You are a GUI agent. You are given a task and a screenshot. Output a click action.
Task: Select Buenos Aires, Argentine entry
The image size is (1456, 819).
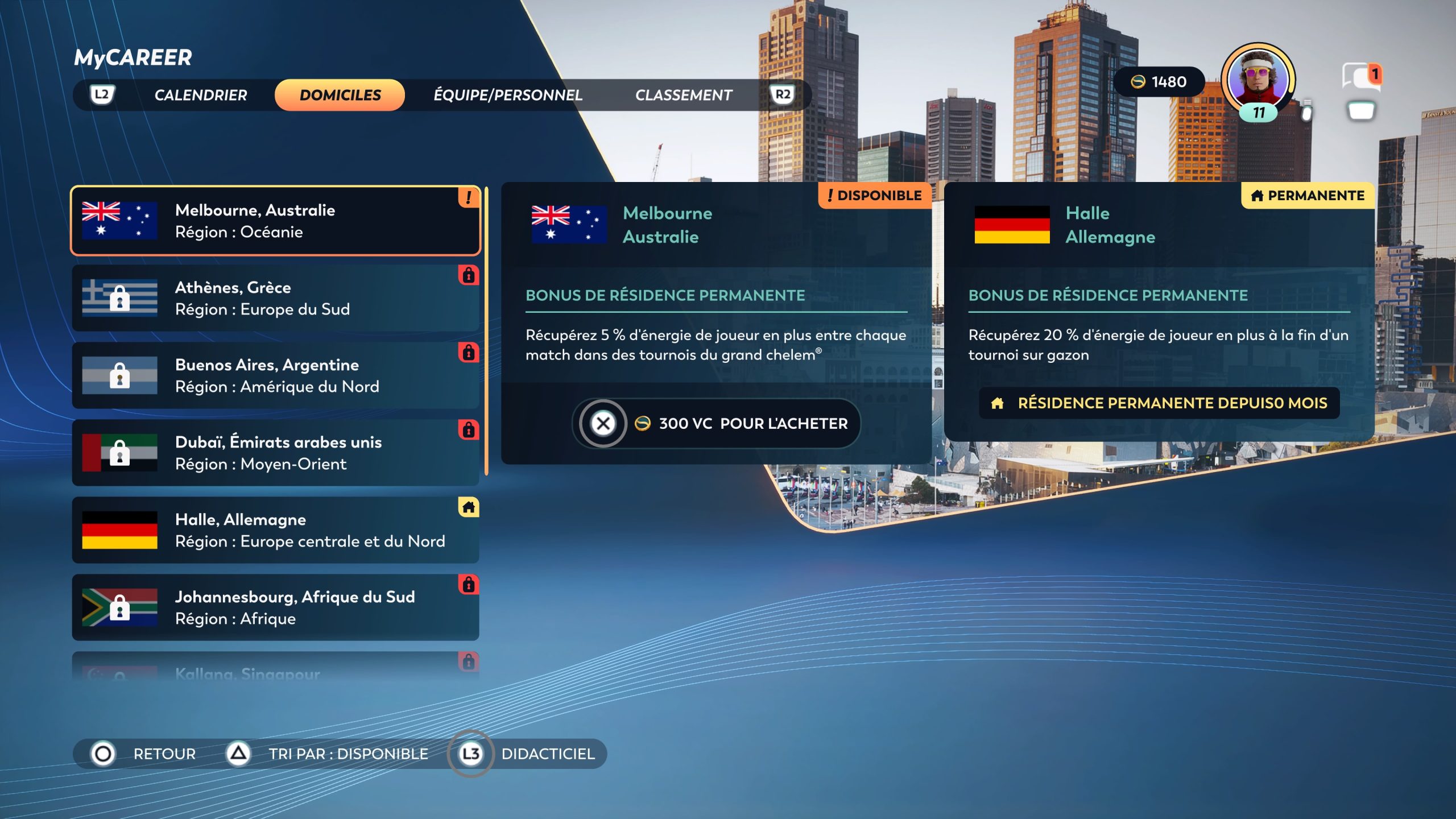point(275,375)
